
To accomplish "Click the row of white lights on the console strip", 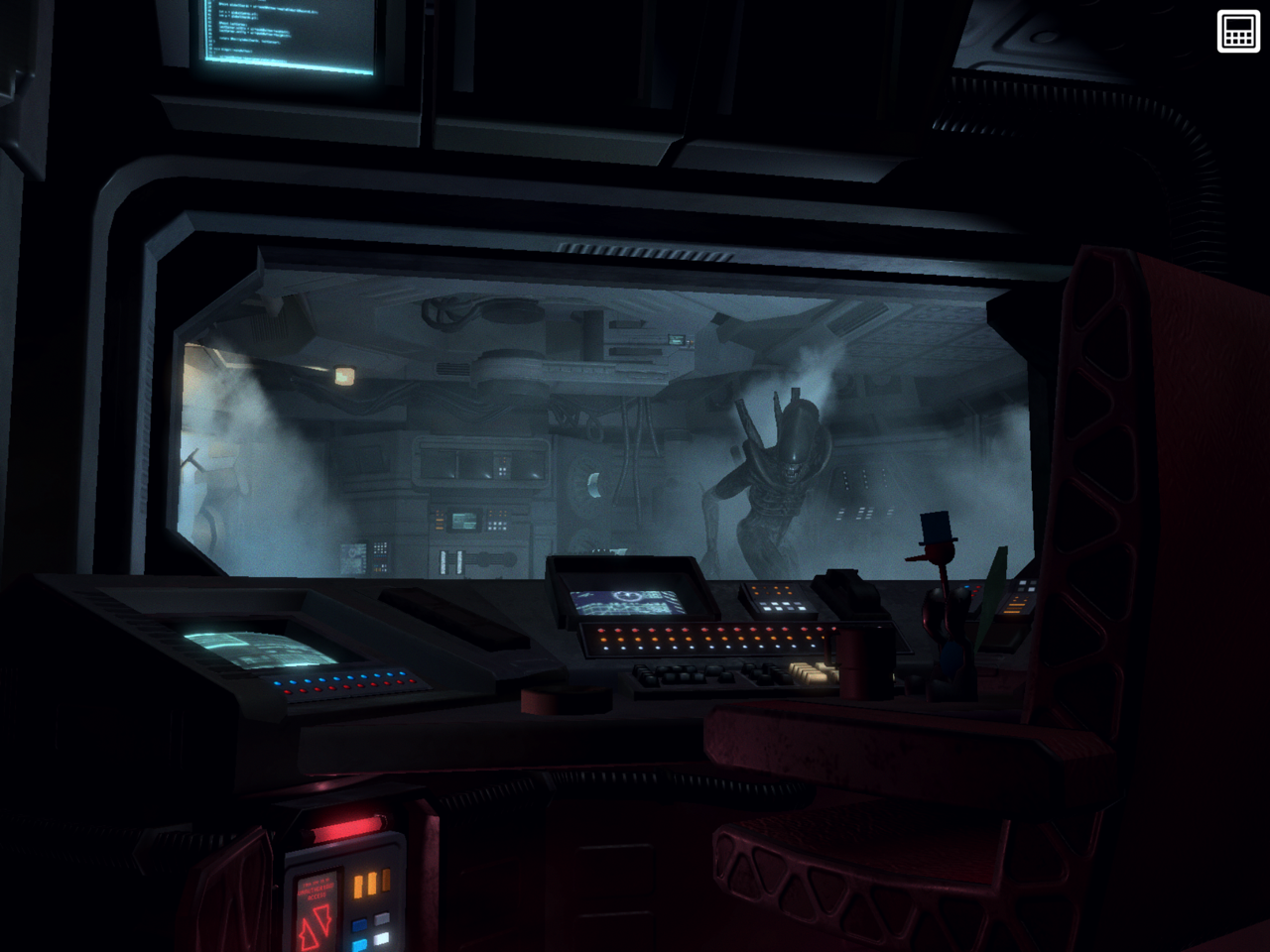I will 708,648.
